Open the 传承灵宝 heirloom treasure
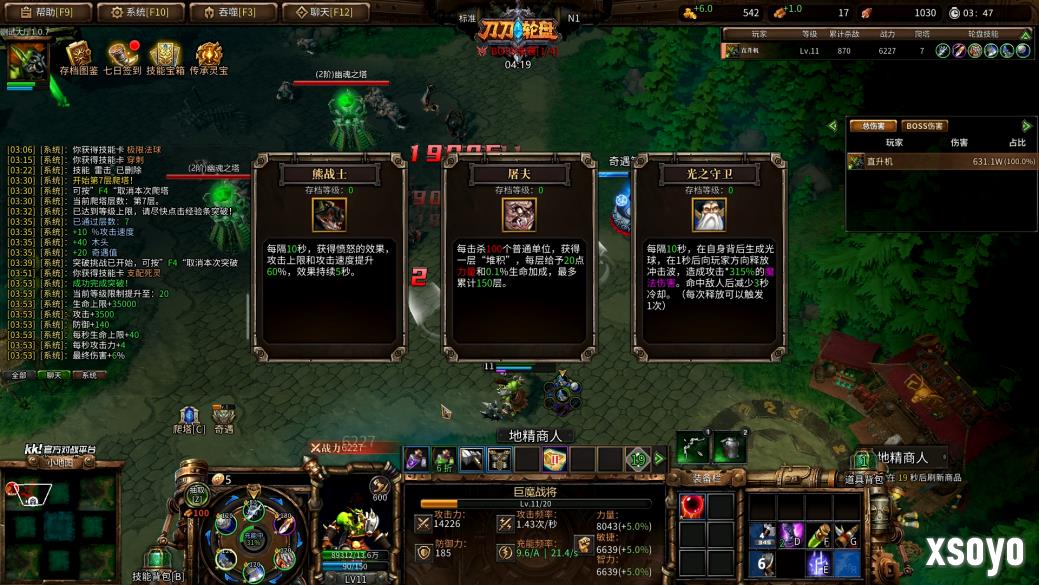The image size is (1039, 585). click(x=209, y=59)
